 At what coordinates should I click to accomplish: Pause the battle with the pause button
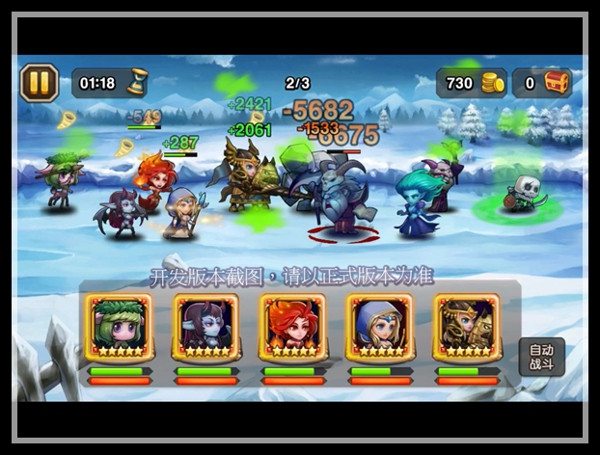39,84
